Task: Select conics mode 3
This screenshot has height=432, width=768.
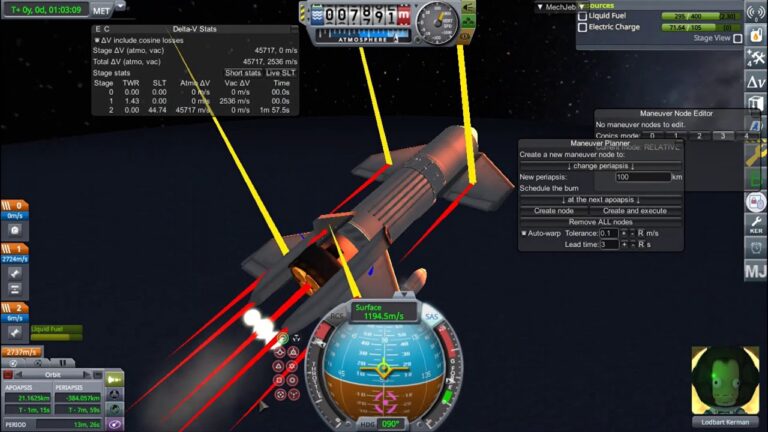Action: 720,135
